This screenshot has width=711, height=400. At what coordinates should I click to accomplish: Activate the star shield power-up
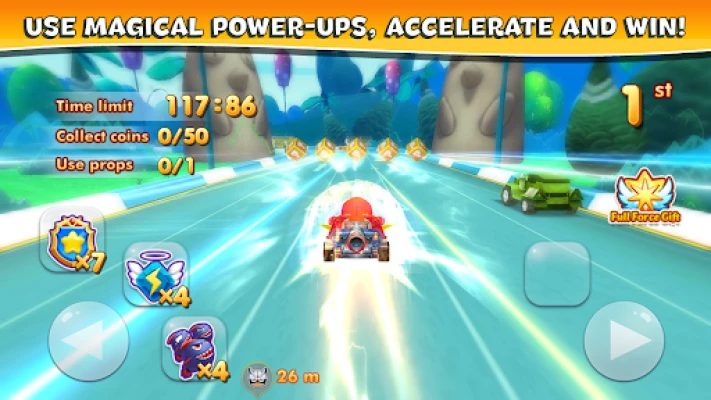(x=71, y=239)
